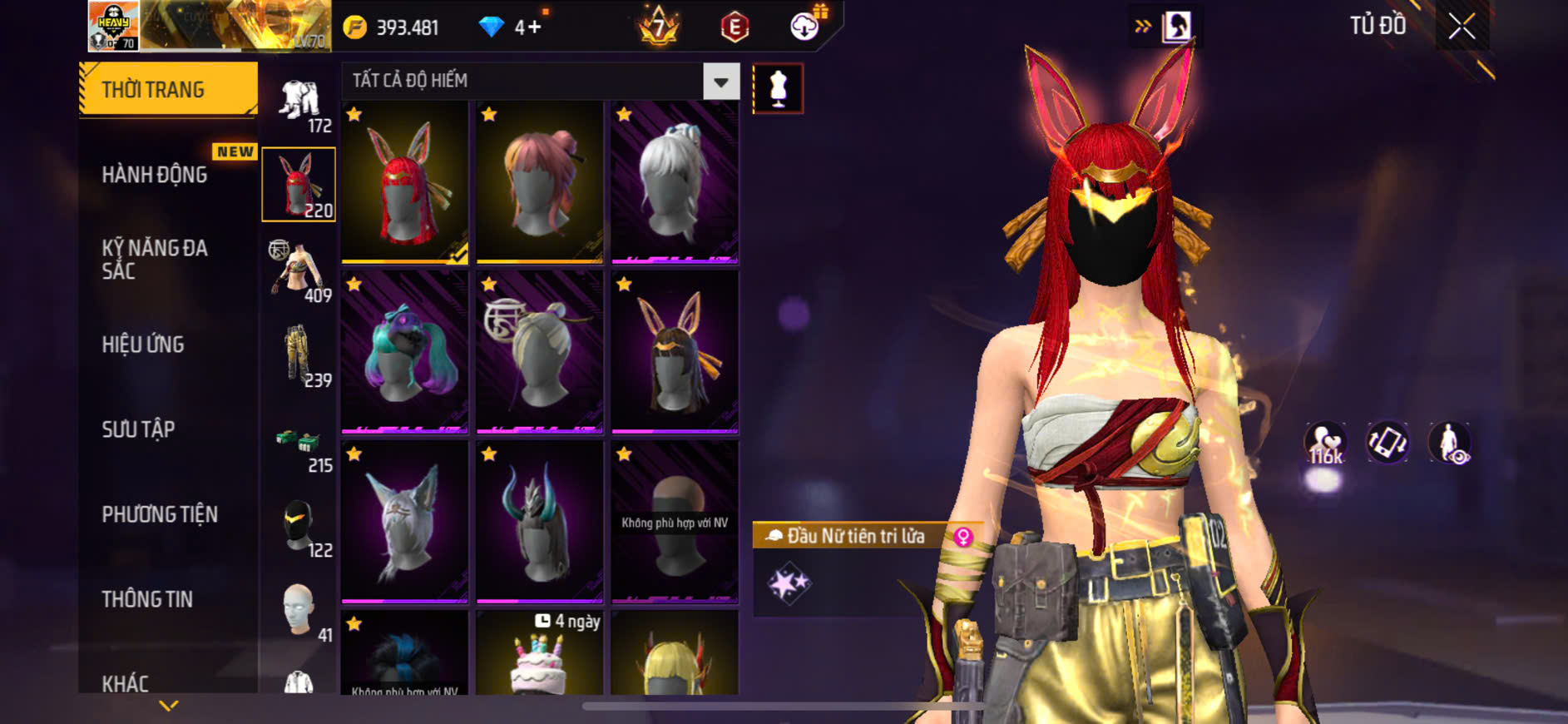Pick the white ponytail hair item
The image size is (1568, 724).
click(675, 182)
